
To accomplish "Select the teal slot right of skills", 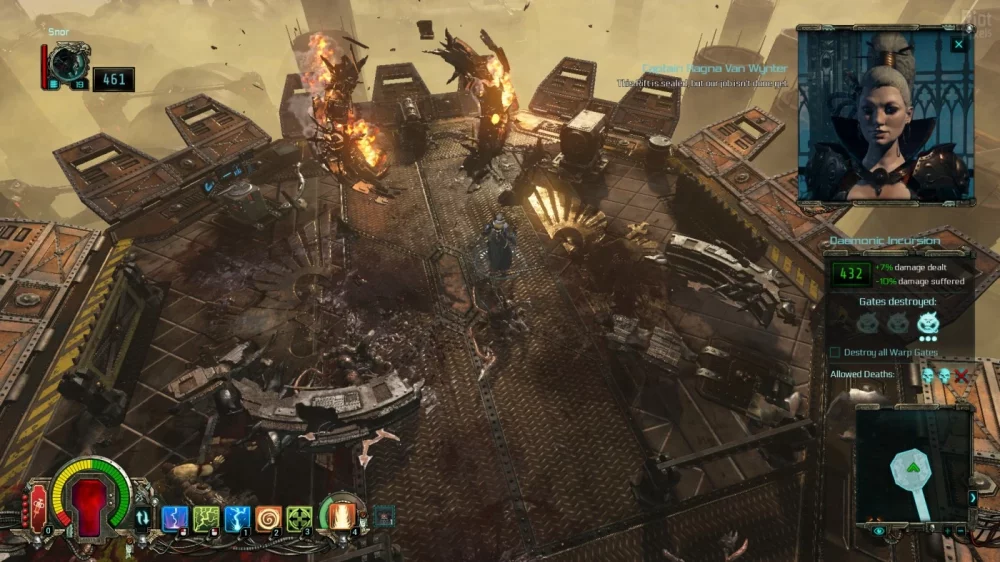I will (383, 516).
